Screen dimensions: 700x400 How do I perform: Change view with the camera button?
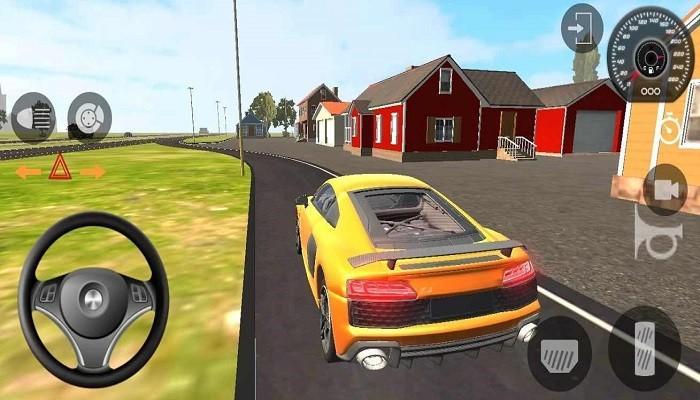(664, 189)
